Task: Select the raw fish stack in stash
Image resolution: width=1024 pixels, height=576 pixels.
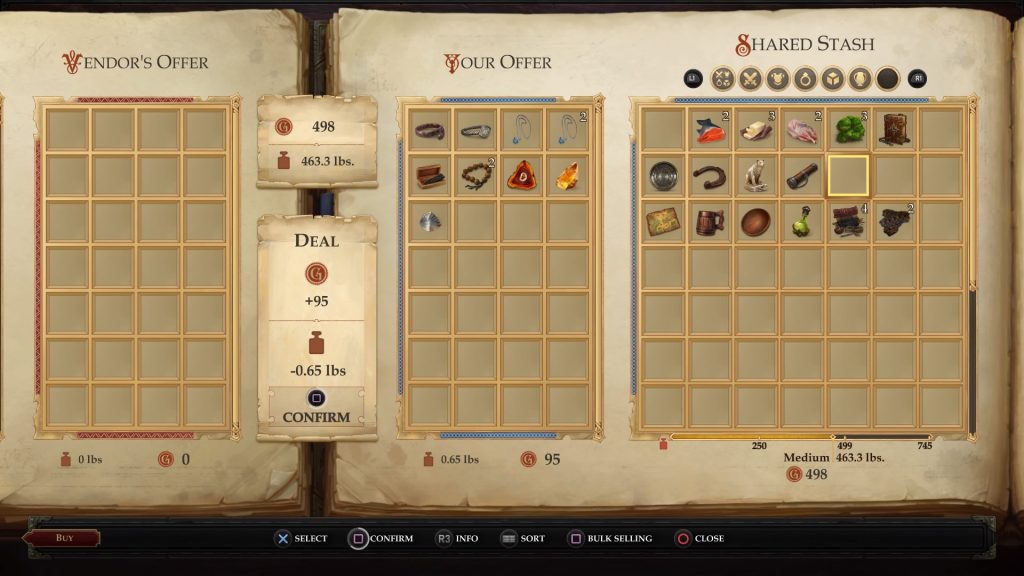Action: (x=709, y=130)
